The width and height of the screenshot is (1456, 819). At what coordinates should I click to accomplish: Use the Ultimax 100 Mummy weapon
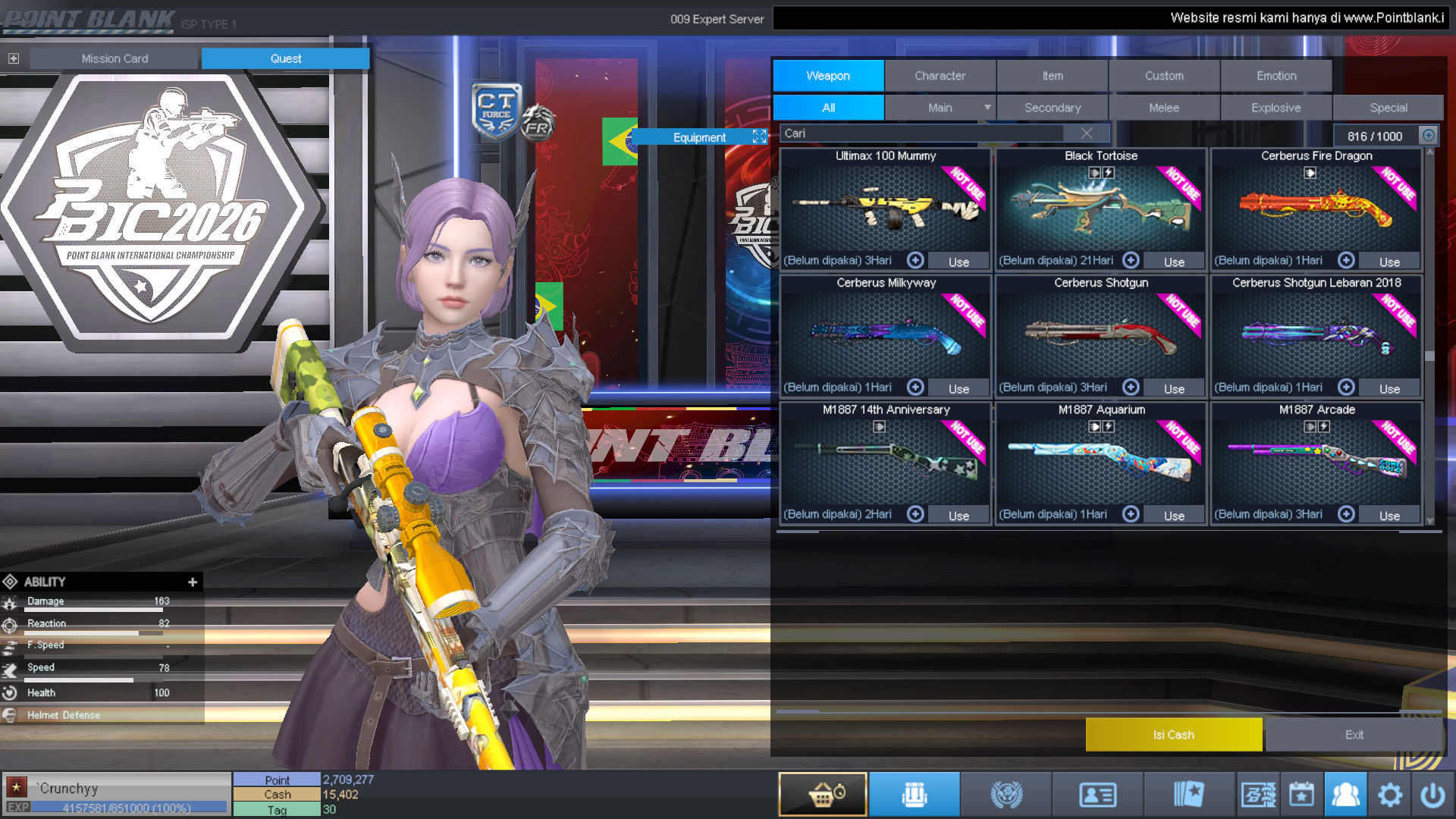click(x=959, y=262)
